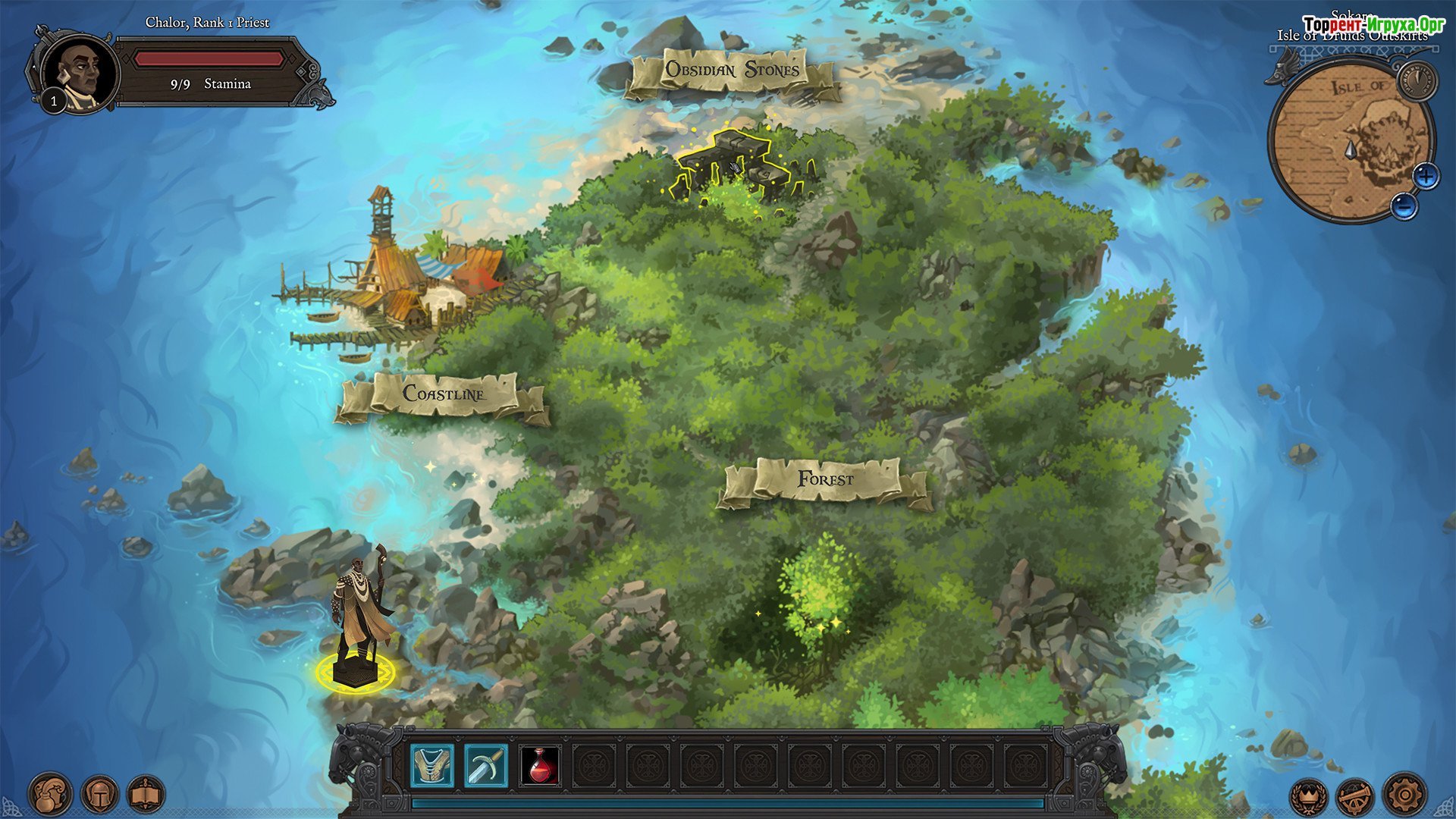1456x819 pixels.
Task: Travel to the Forest location banner
Action: coord(826,480)
